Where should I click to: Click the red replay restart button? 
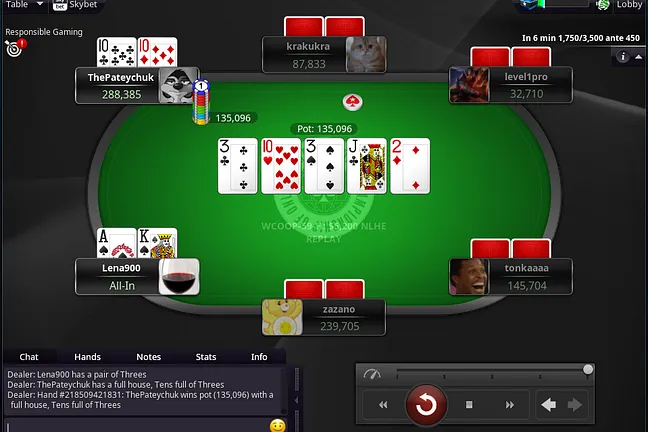pyautogui.click(x=426, y=405)
